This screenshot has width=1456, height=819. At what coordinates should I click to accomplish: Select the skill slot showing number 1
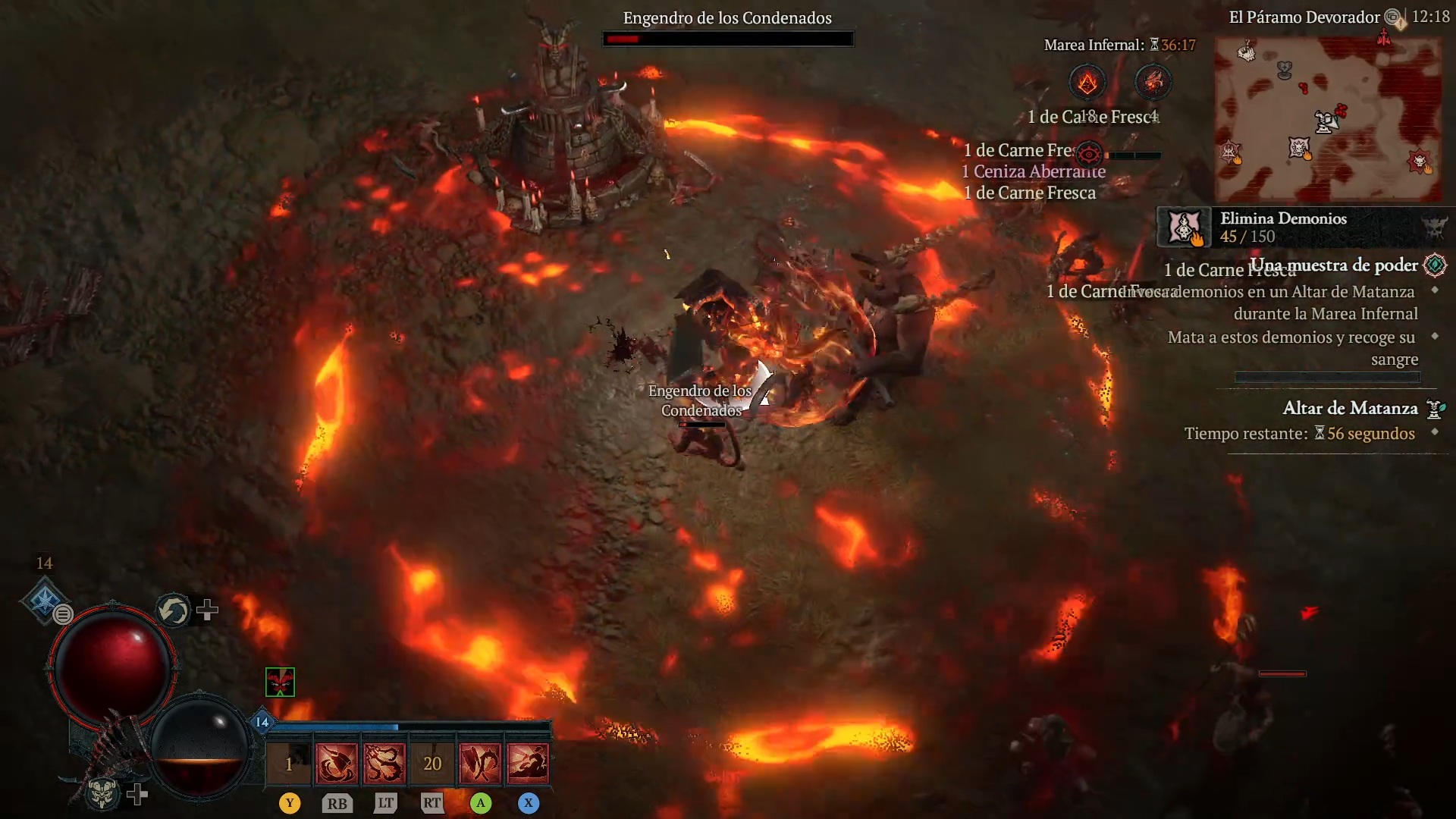(289, 763)
